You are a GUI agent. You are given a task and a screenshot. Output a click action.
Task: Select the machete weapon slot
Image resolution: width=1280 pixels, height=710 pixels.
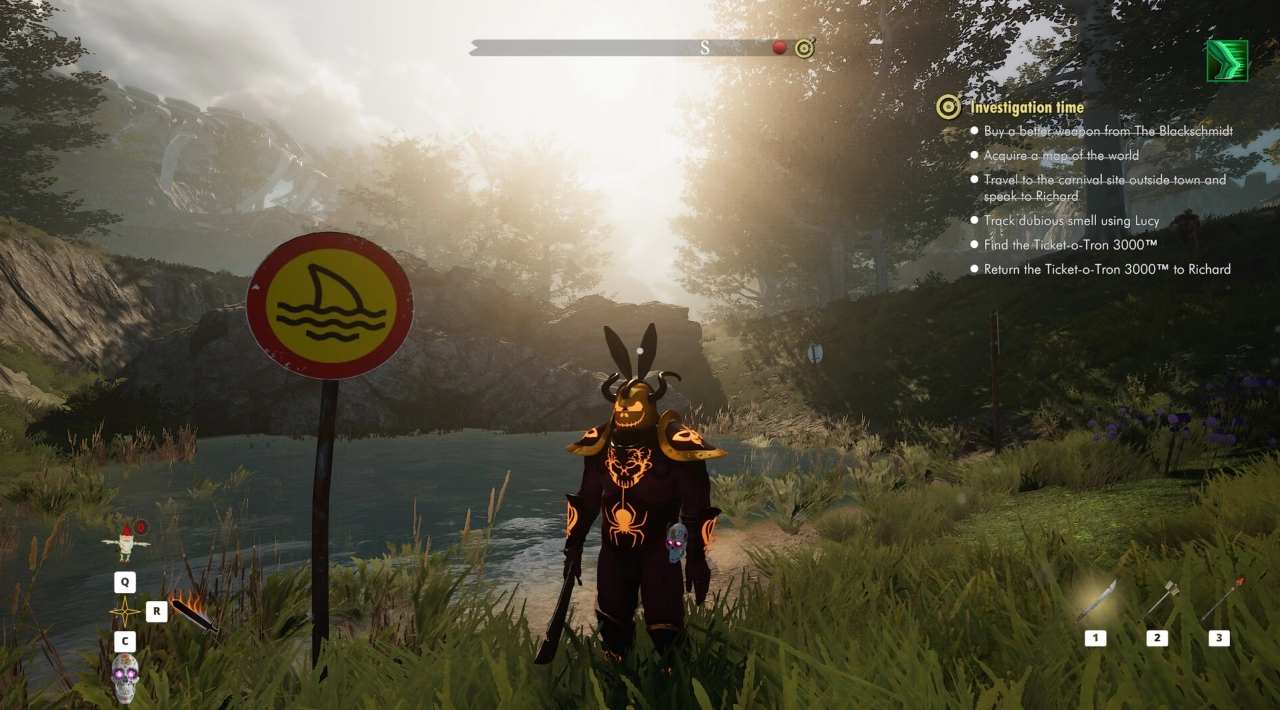click(1095, 603)
